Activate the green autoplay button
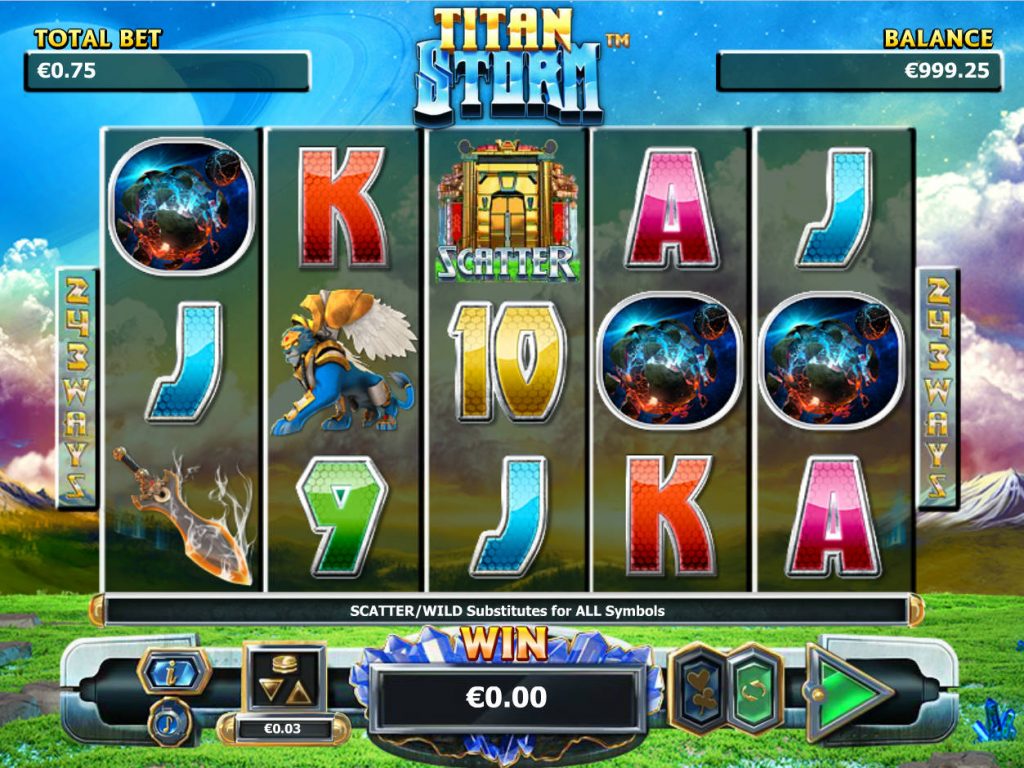This screenshot has height=768, width=1024. [755, 689]
